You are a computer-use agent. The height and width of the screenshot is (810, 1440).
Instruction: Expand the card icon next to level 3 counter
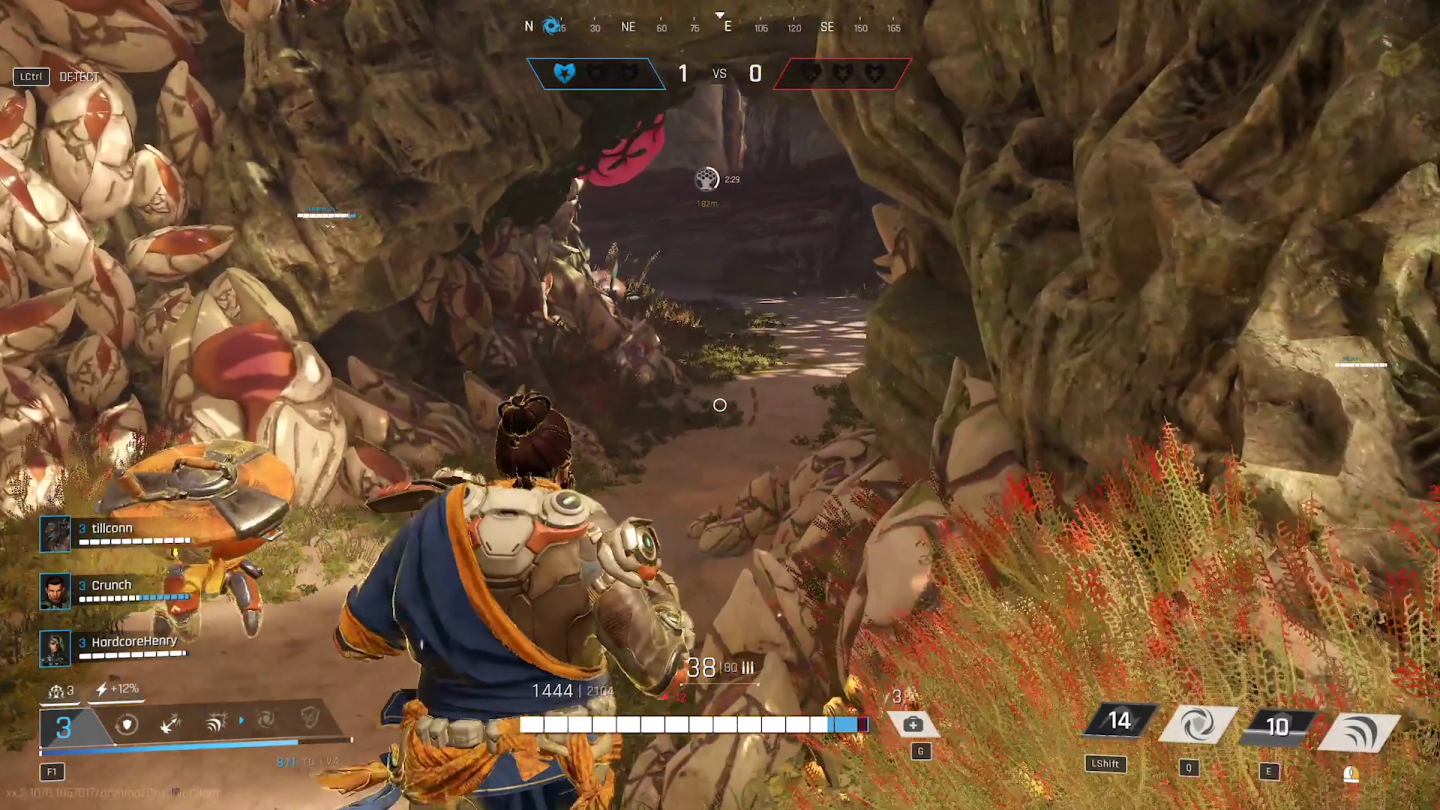(x=56, y=691)
